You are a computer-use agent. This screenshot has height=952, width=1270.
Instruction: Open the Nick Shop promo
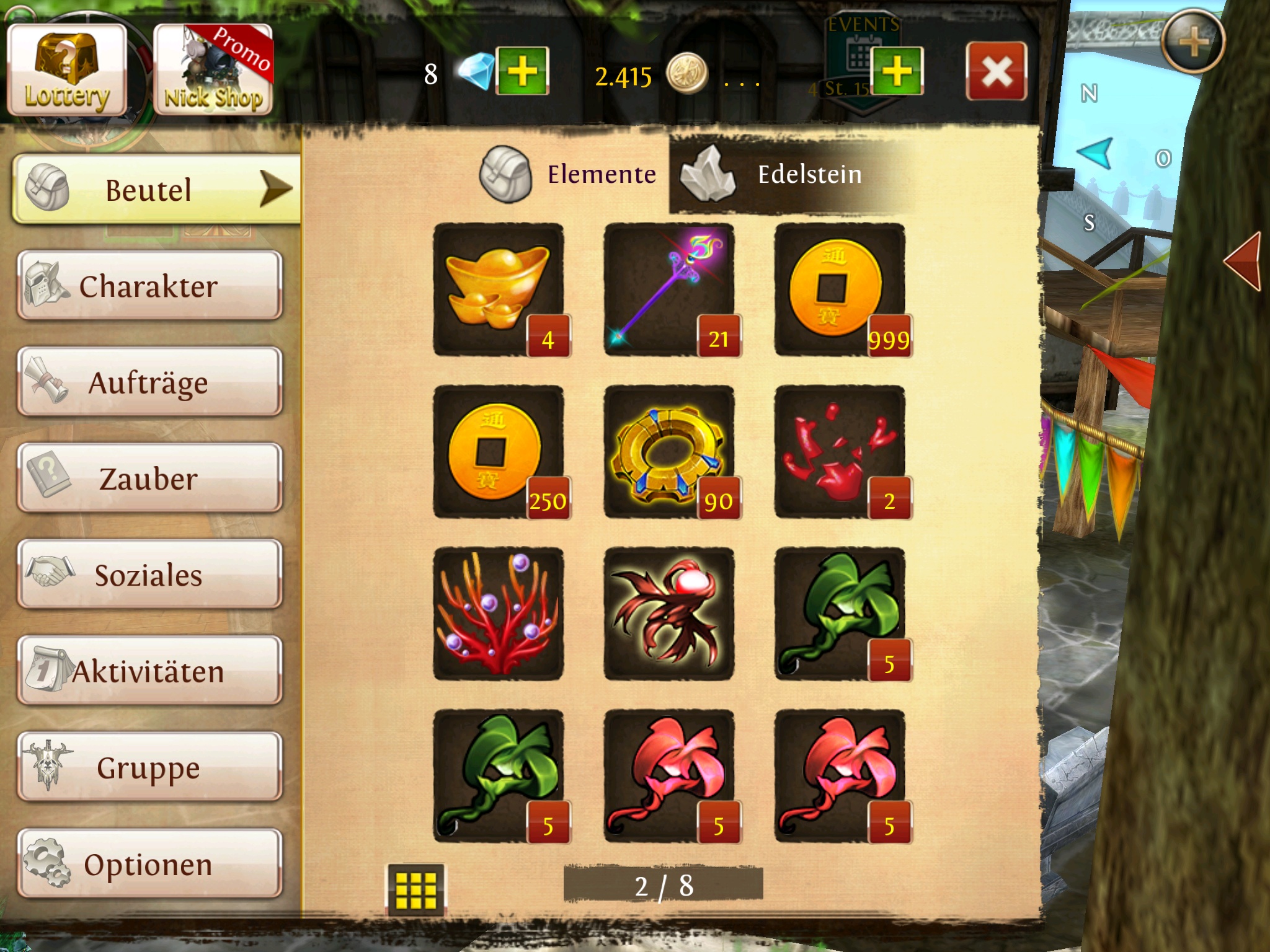(213, 71)
